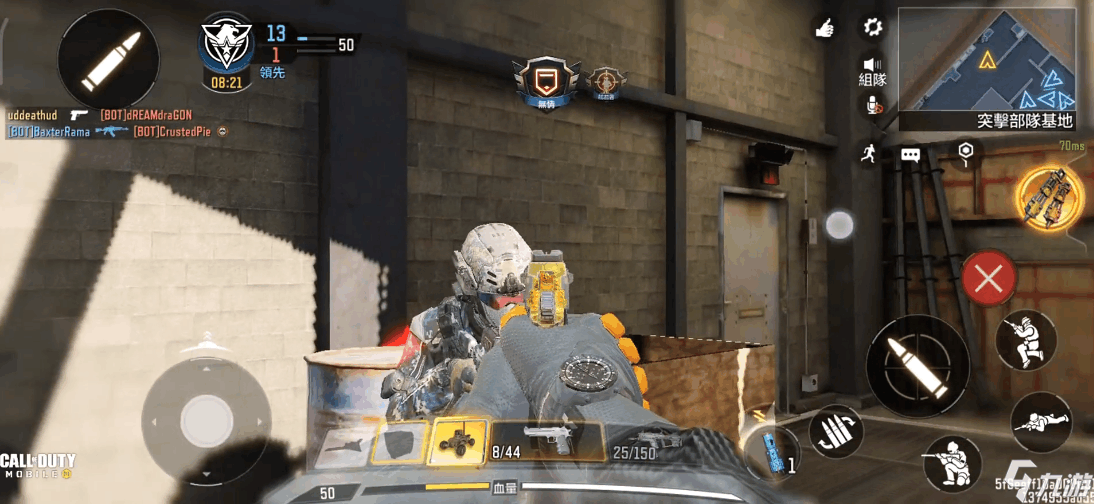1094x504 pixels.
Task: Toggle the team speaker voice channel
Action: [x=873, y=70]
